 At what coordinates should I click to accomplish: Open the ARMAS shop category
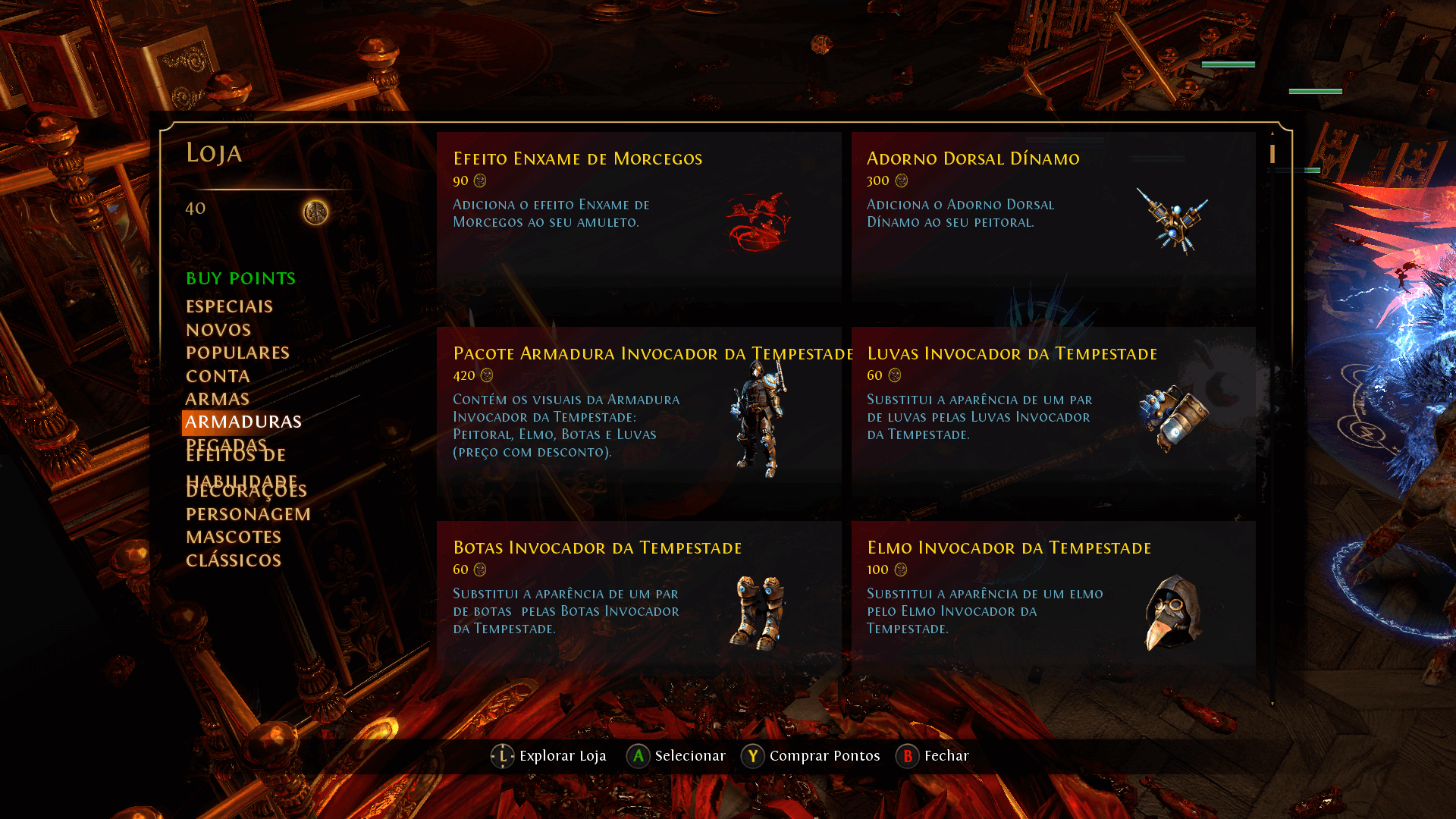[x=218, y=398]
